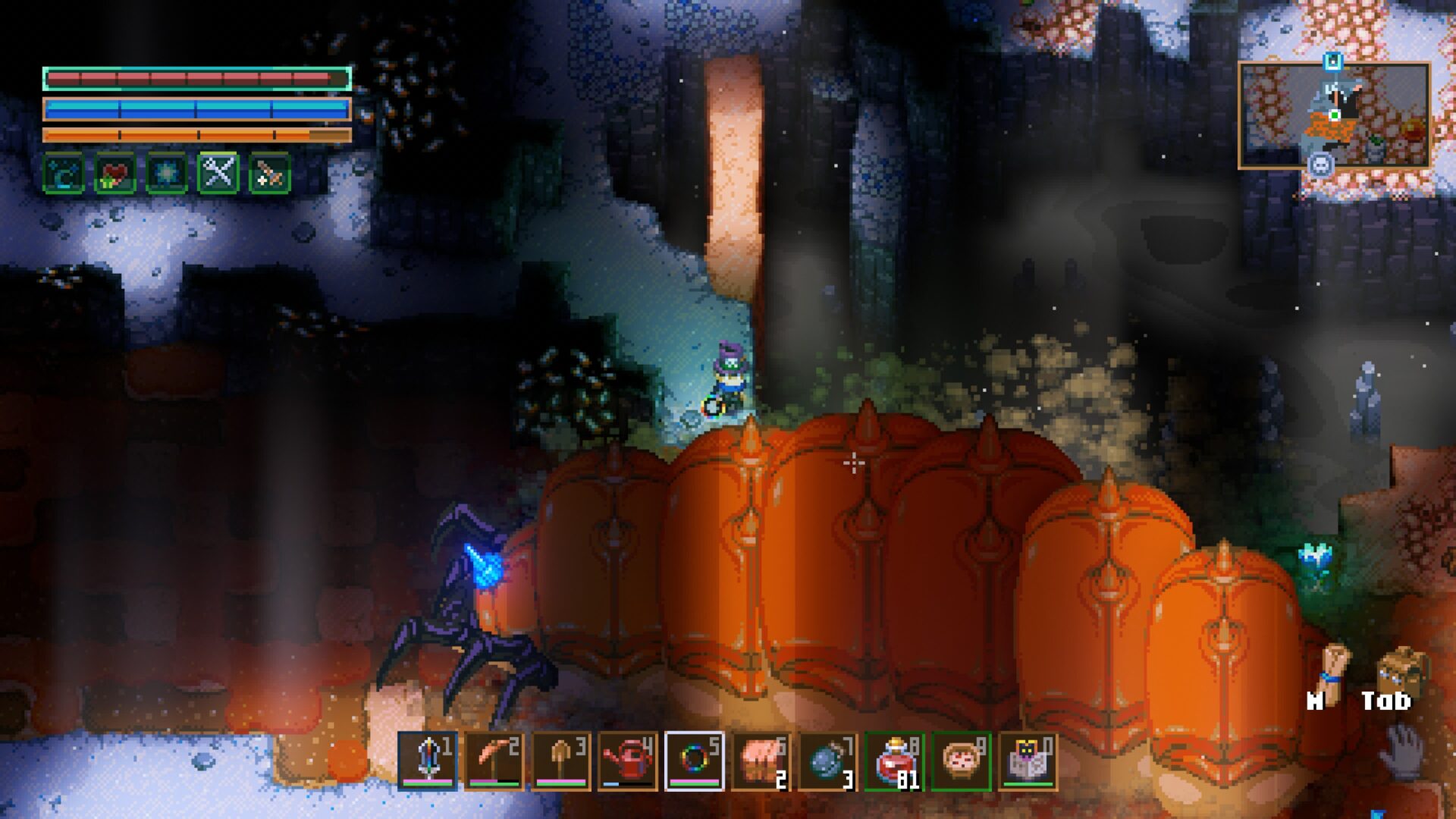Click the rainbow ring hotbar slot
Image resolution: width=1456 pixels, height=819 pixels.
pyautogui.click(x=694, y=761)
